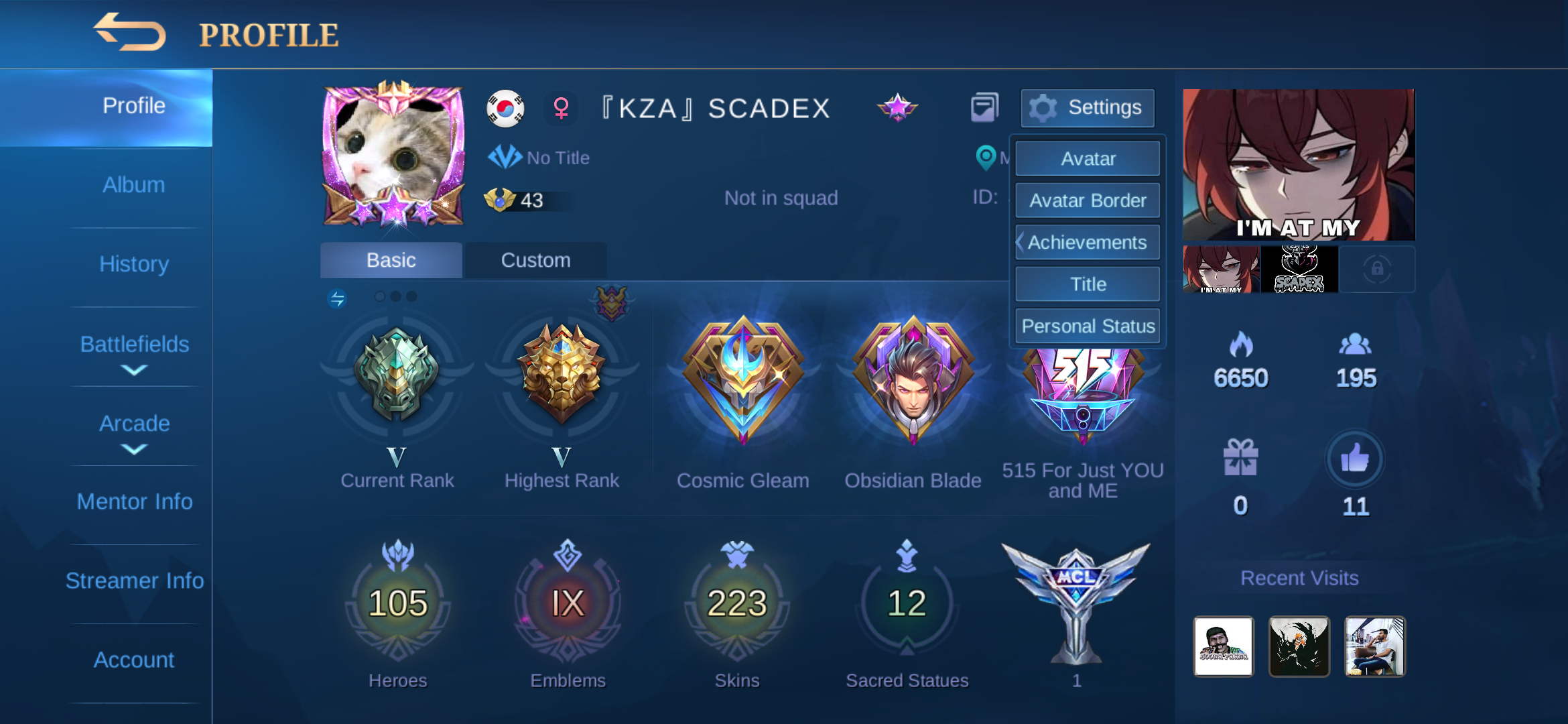The image size is (1568, 724).
Task: Open the first Recent Visits profile thumbnail
Action: pos(1224,646)
